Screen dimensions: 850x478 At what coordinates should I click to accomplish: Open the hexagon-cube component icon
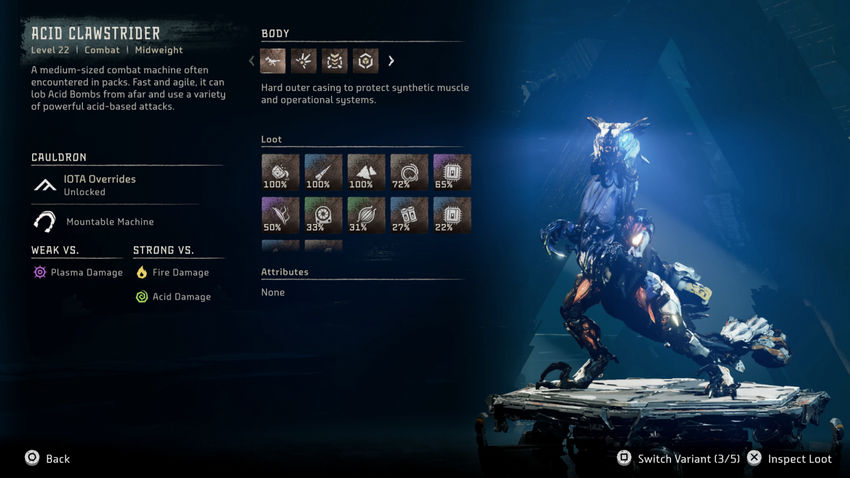[x=365, y=61]
